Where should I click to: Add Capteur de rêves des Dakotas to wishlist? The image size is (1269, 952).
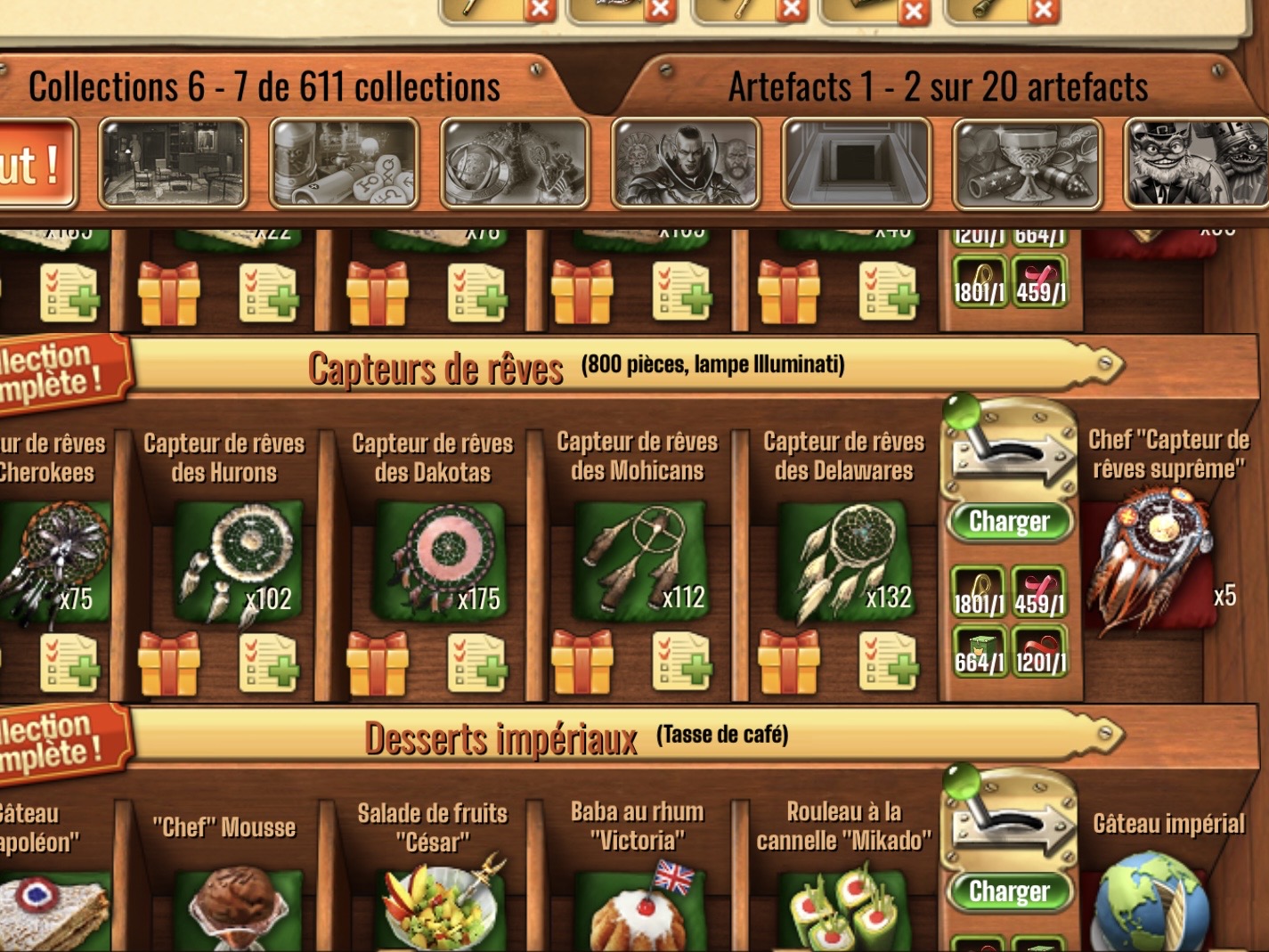click(476, 663)
